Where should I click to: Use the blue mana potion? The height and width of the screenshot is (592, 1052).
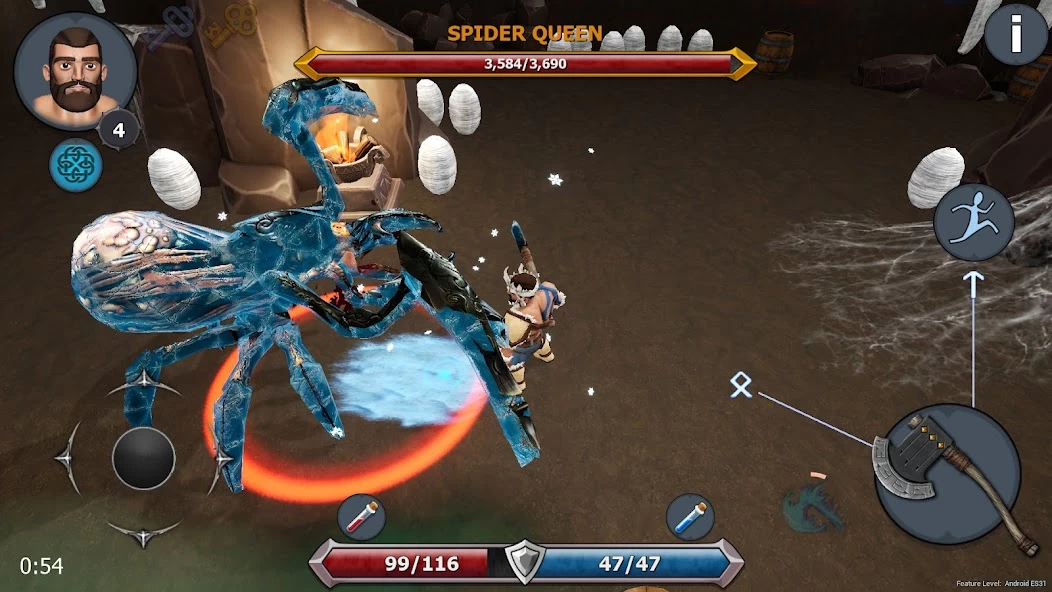point(690,517)
